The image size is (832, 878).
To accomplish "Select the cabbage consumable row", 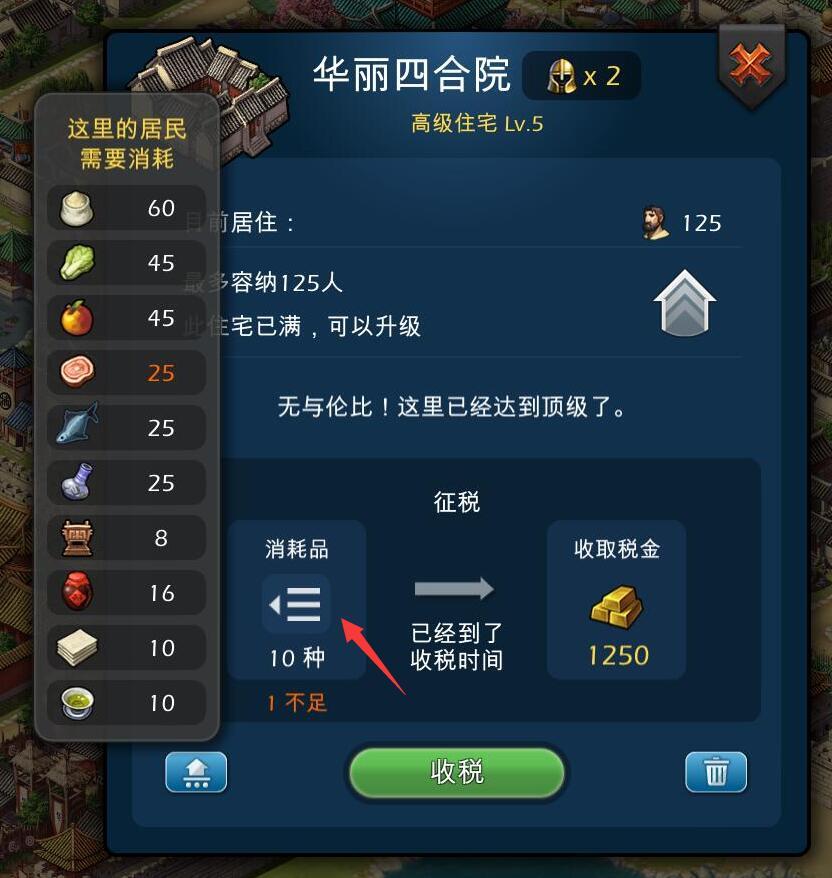I will click(x=126, y=263).
